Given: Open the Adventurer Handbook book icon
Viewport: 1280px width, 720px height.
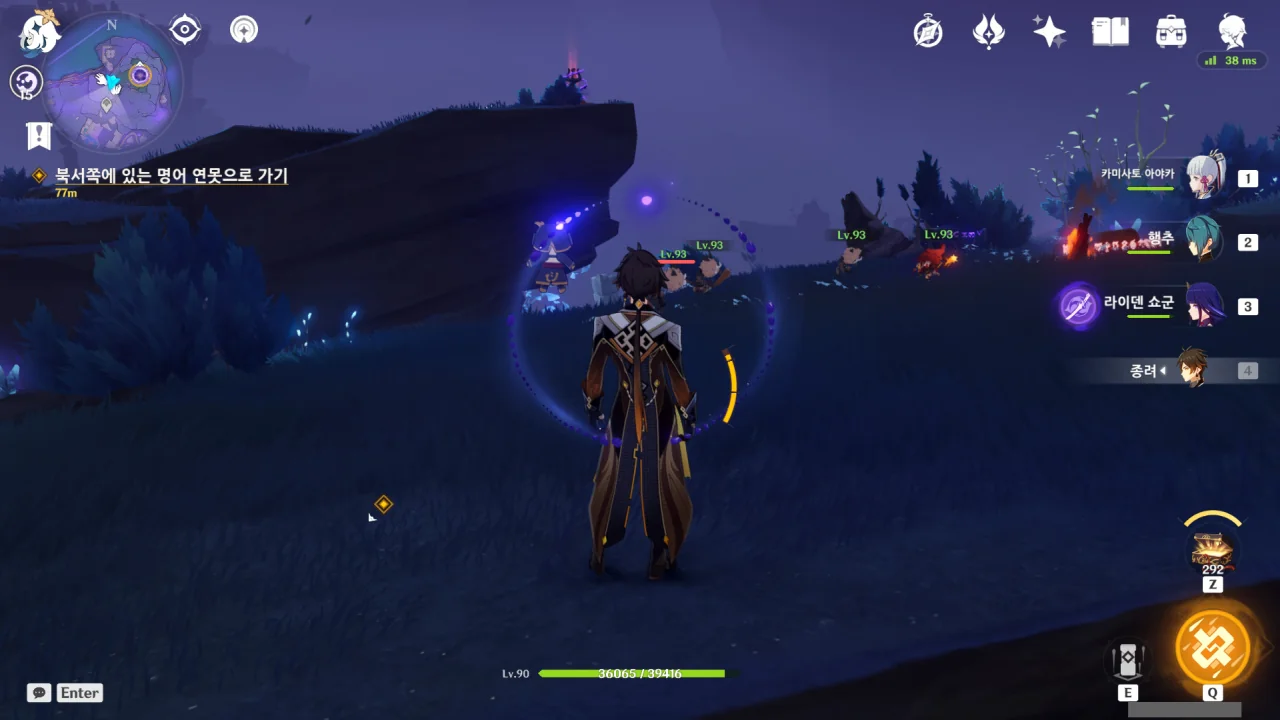Looking at the screenshot, I should 1110,32.
